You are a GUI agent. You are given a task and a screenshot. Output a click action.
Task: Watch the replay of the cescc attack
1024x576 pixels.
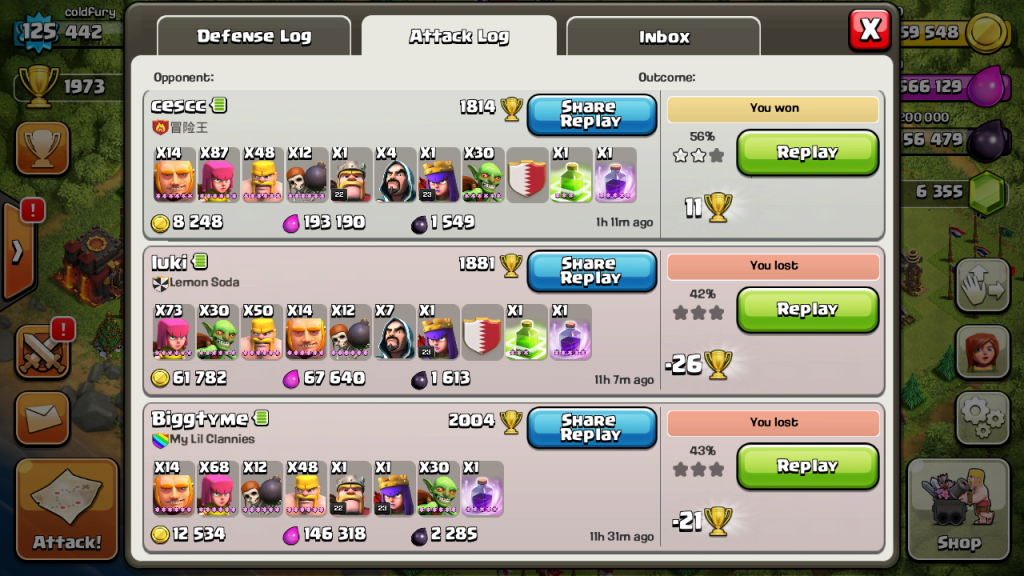807,153
